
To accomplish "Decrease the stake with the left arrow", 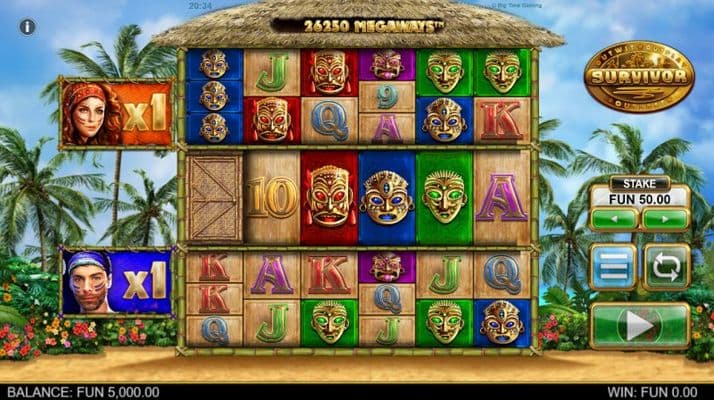I will pos(614,217).
